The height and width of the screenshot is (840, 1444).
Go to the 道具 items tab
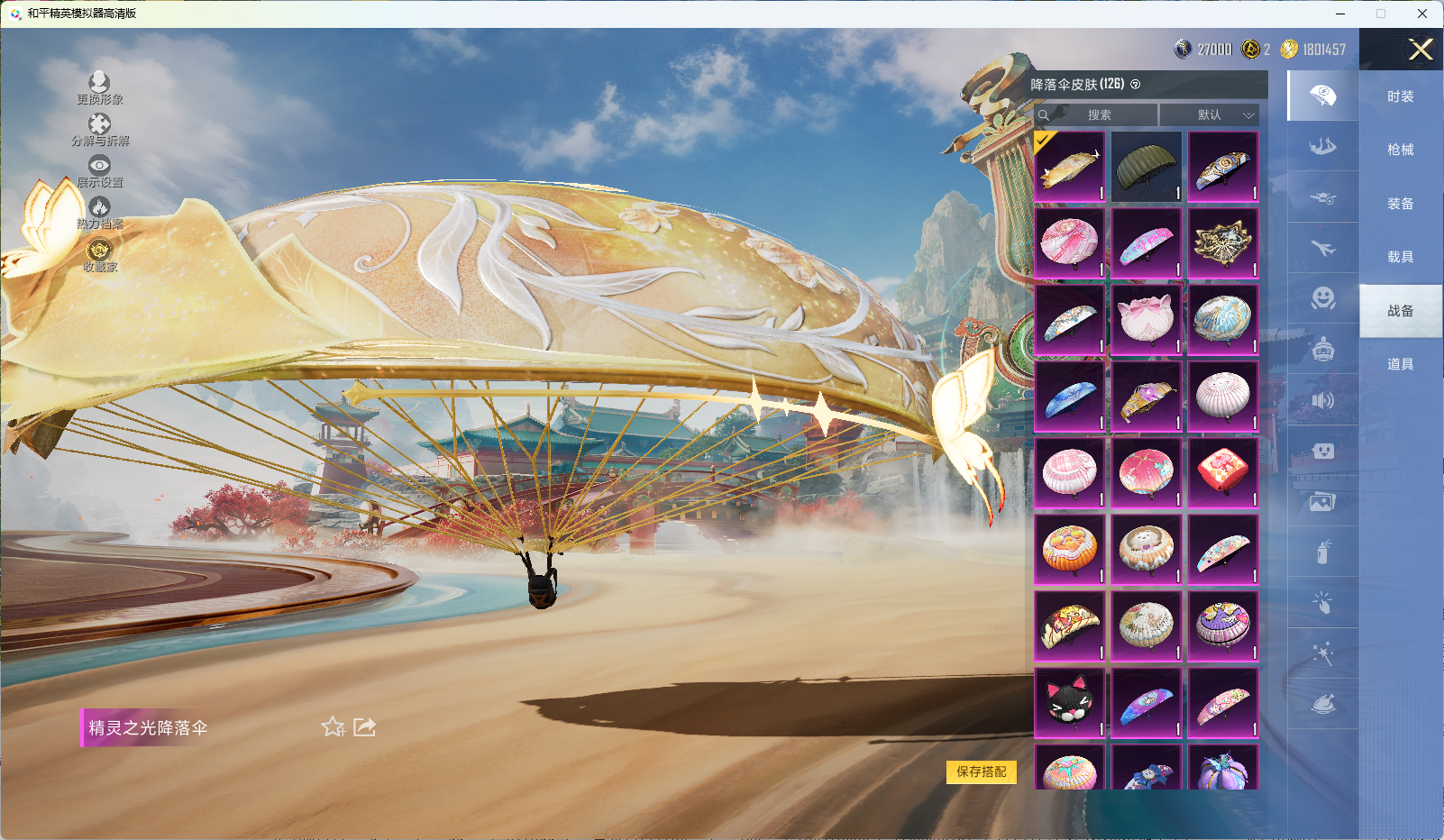(x=1400, y=364)
